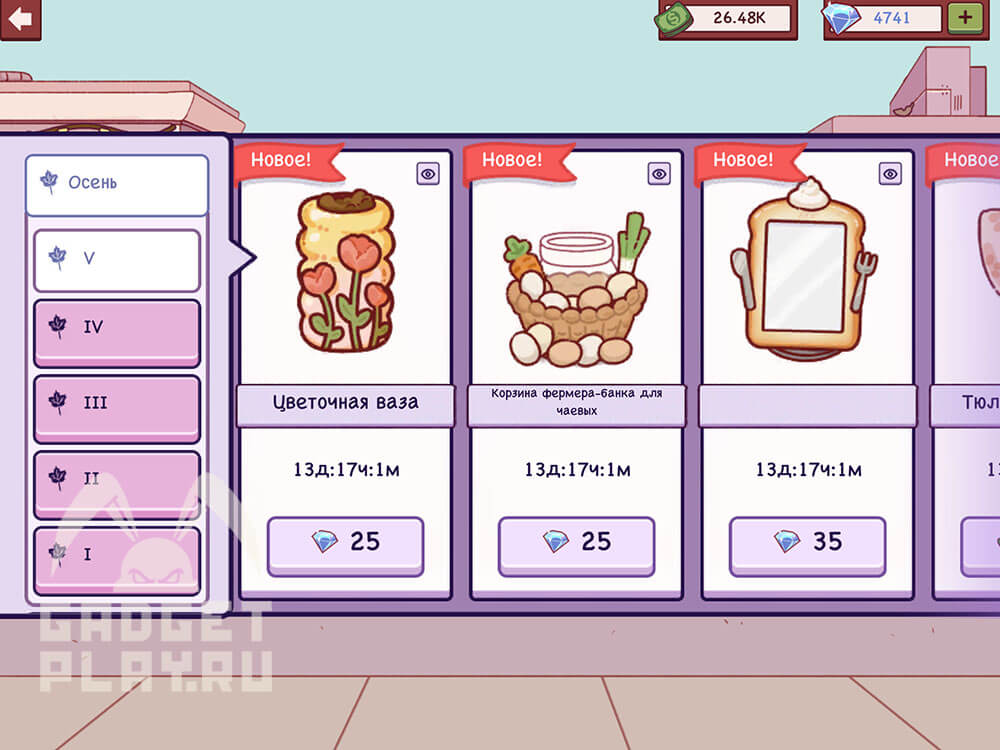Choose the autumn II tab

click(116, 480)
